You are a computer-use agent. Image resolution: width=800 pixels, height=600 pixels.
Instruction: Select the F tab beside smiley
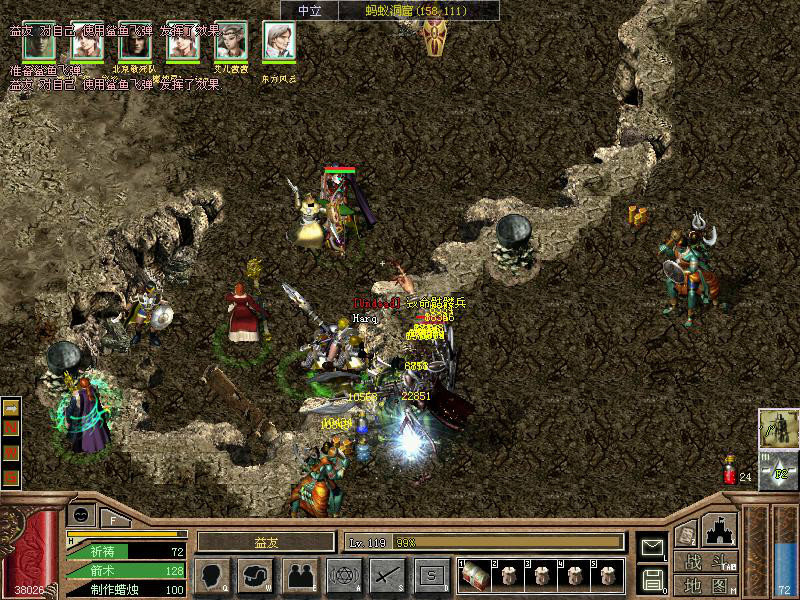[x=113, y=519]
